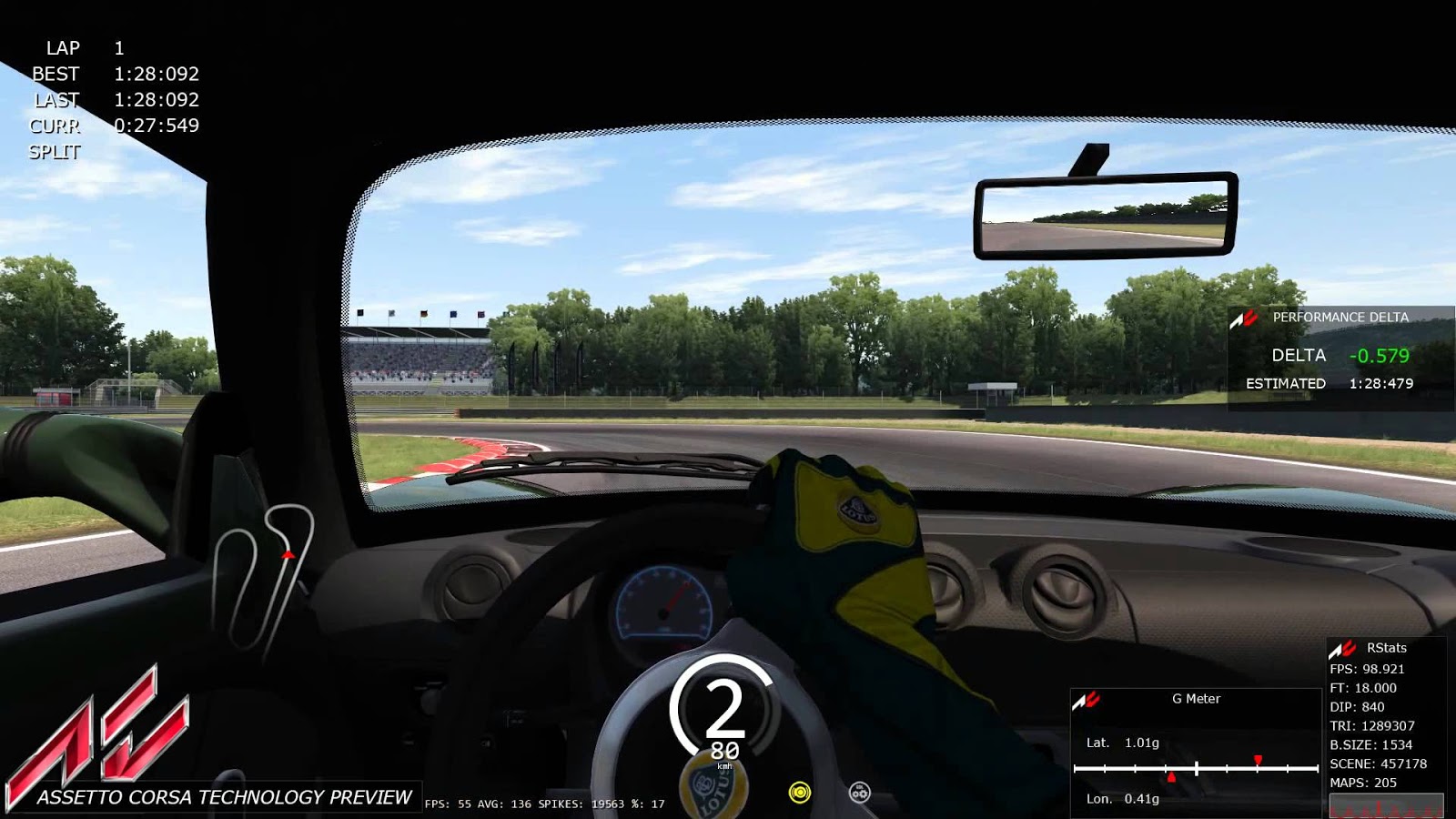Screen dimensions: 1456x819
Task: Select the G Meter panel logo icon
Action: point(1090,700)
